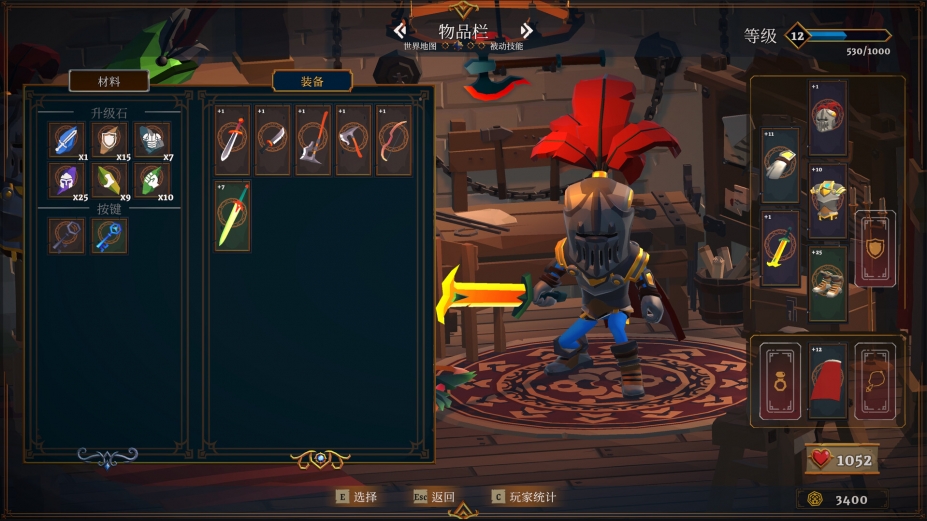Select the equipped red-plumed helmet slot
This screenshot has width=927, height=521.
tap(828, 118)
